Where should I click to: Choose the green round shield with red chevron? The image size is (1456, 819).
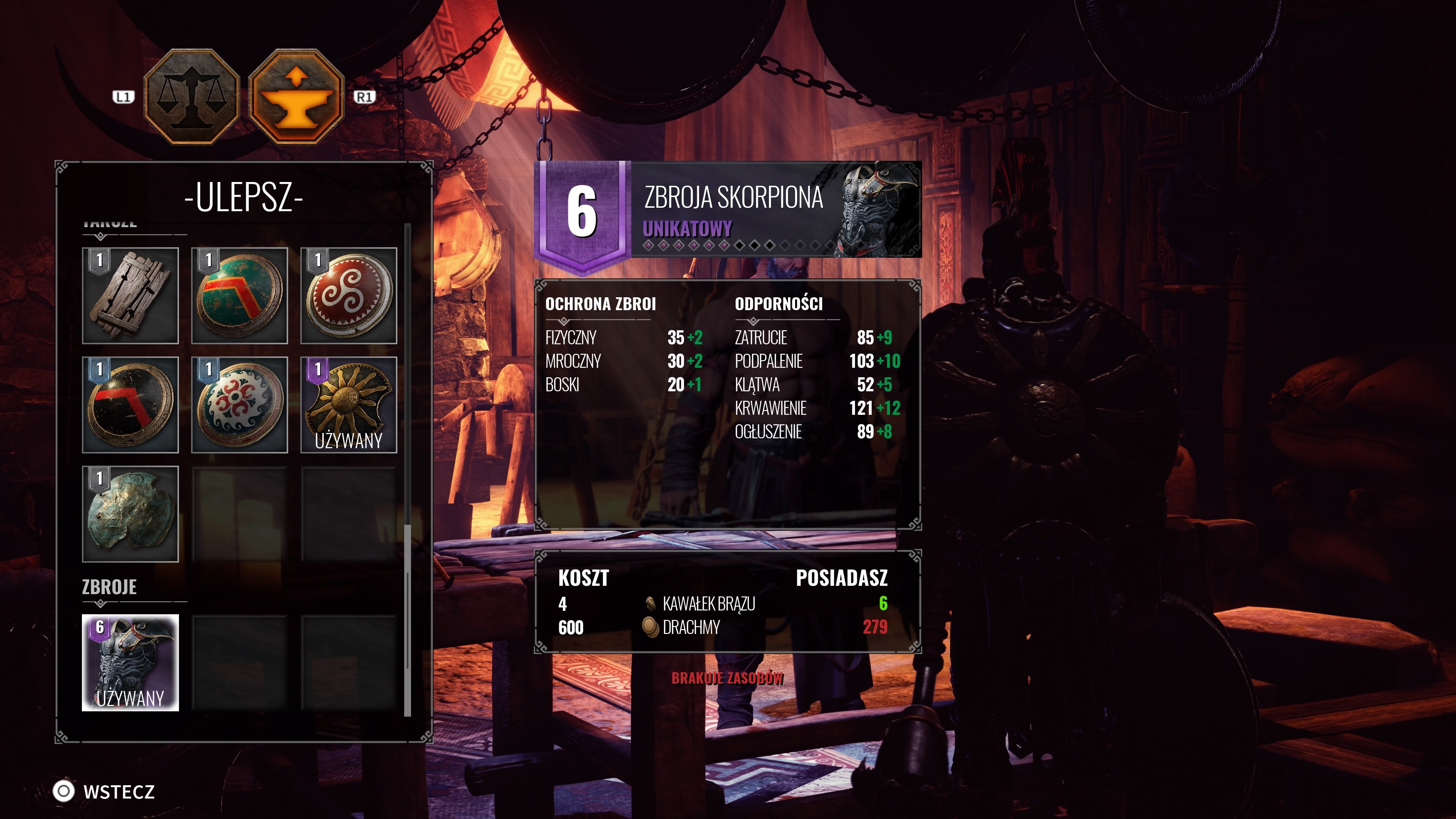pyautogui.click(x=240, y=296)
